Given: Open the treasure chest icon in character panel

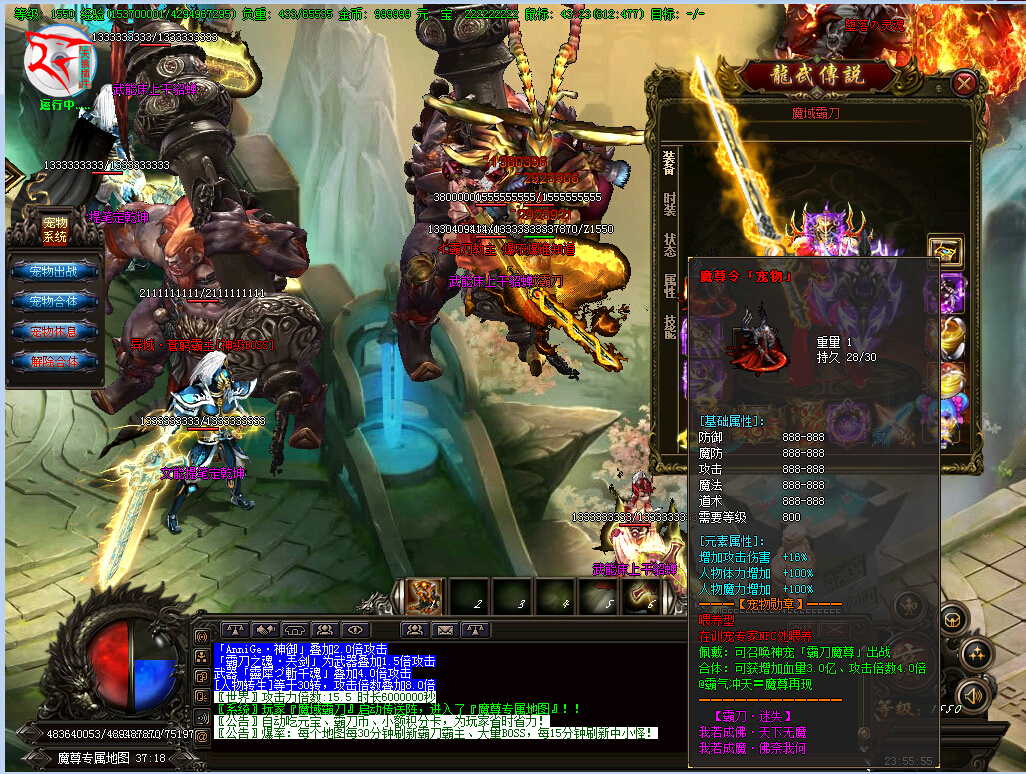Looking at the screenshot, I should [x=944, y=250].
